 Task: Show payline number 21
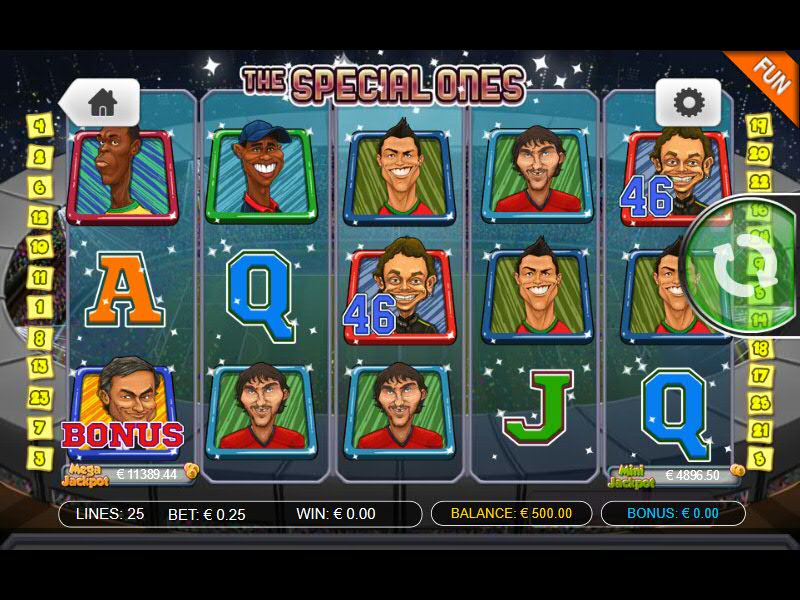point(761,431)
